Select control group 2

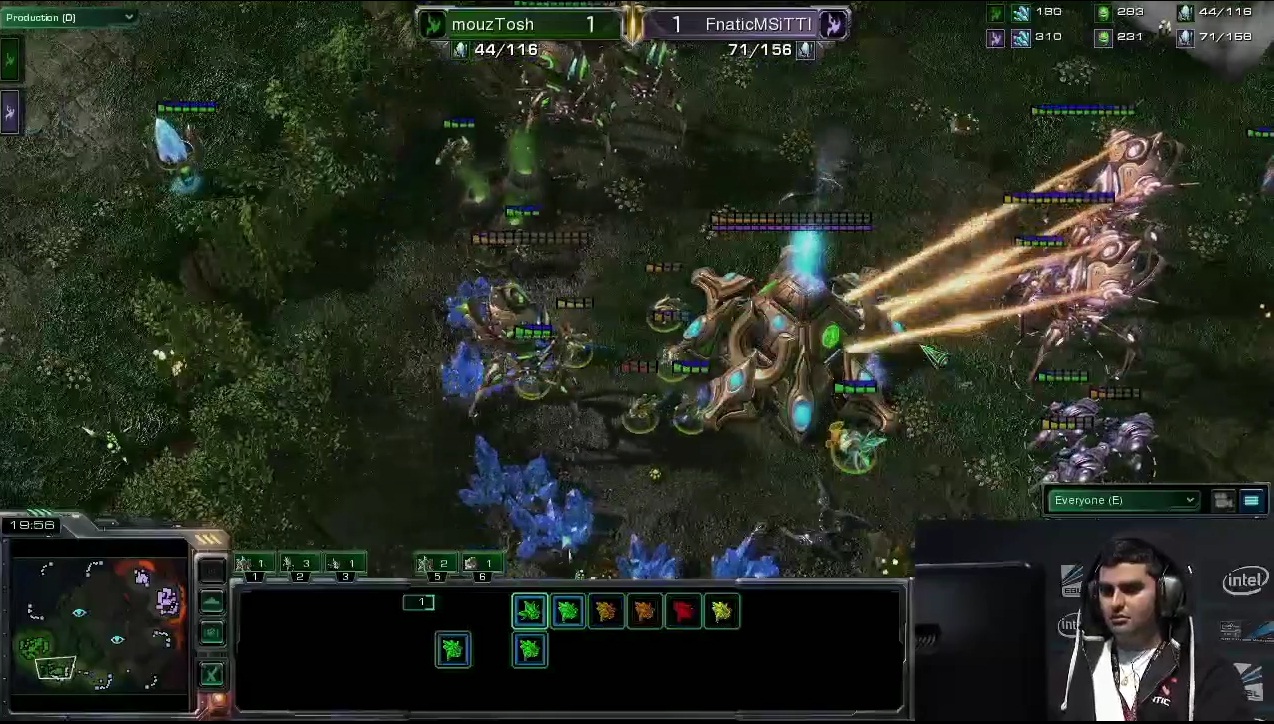(x=300, y=565)
